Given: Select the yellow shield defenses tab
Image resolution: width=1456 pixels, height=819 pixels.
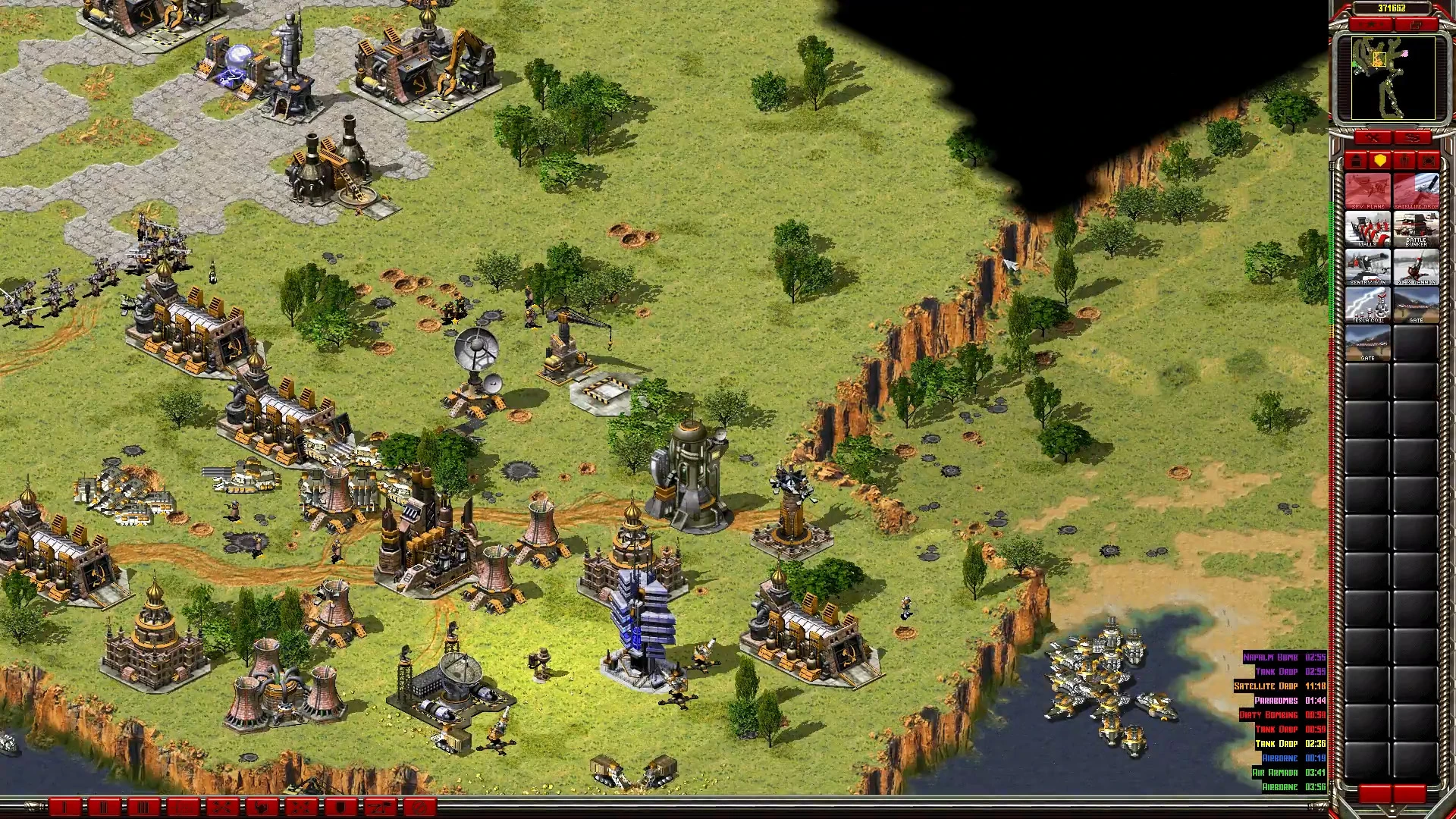Looking at the screenshot, I should pyautogui.click(x=1380, y=161).
